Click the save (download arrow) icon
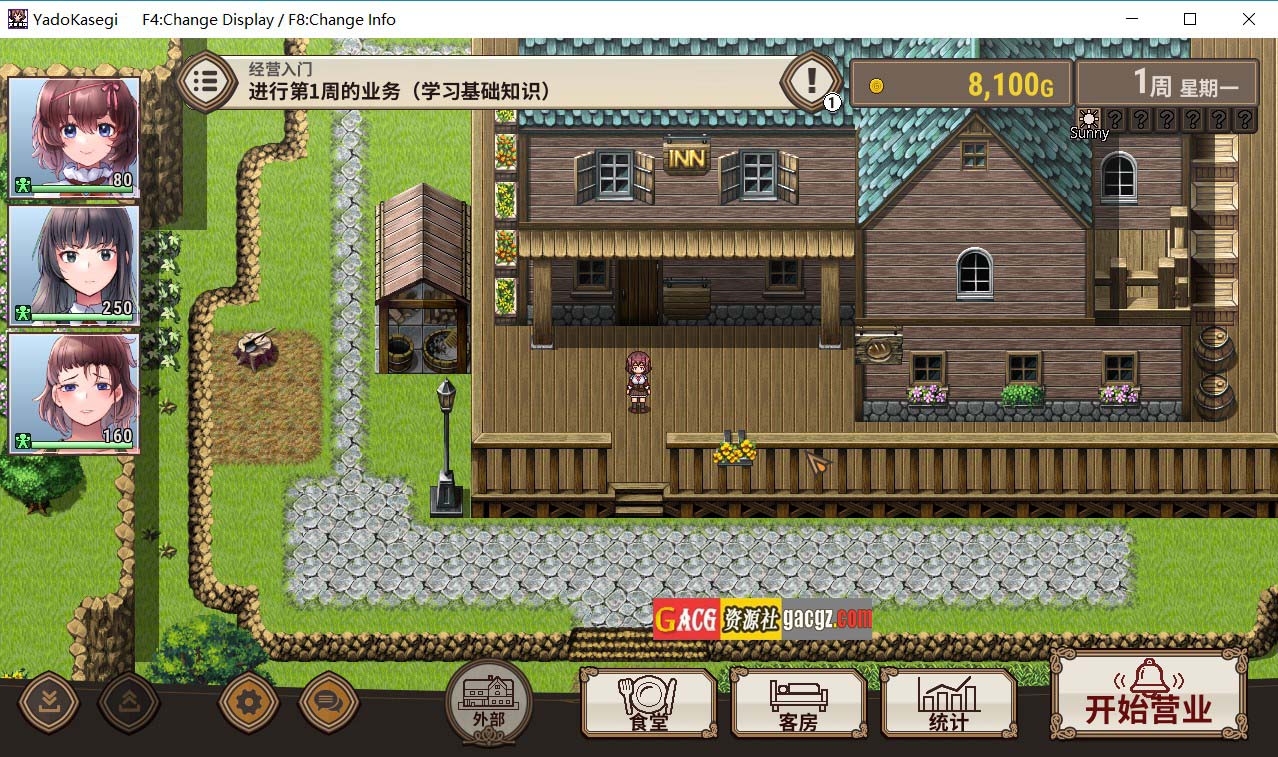Viewport: 1278px width, 757px height. click(49, 702)
